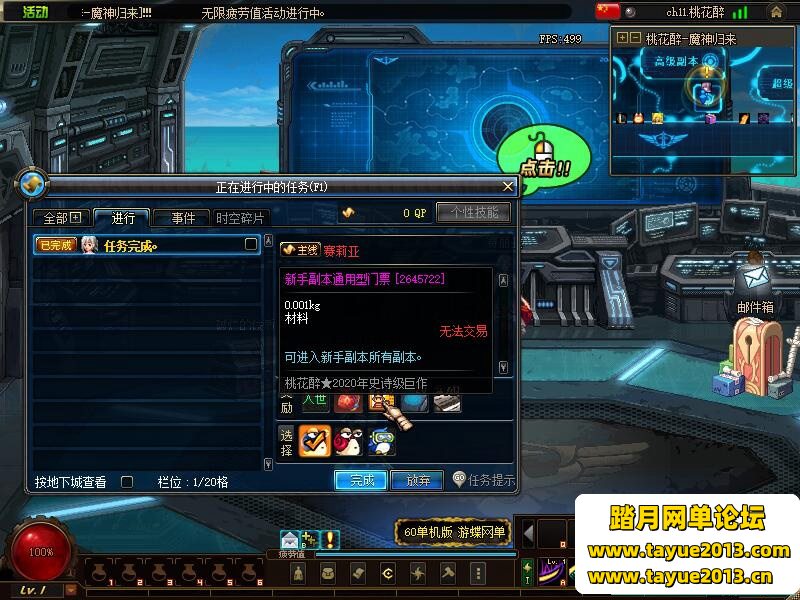This screenshot has width=800, height=600.
Task: Zoom in the minimap with the plus button
Action: [x=622, y=38]
